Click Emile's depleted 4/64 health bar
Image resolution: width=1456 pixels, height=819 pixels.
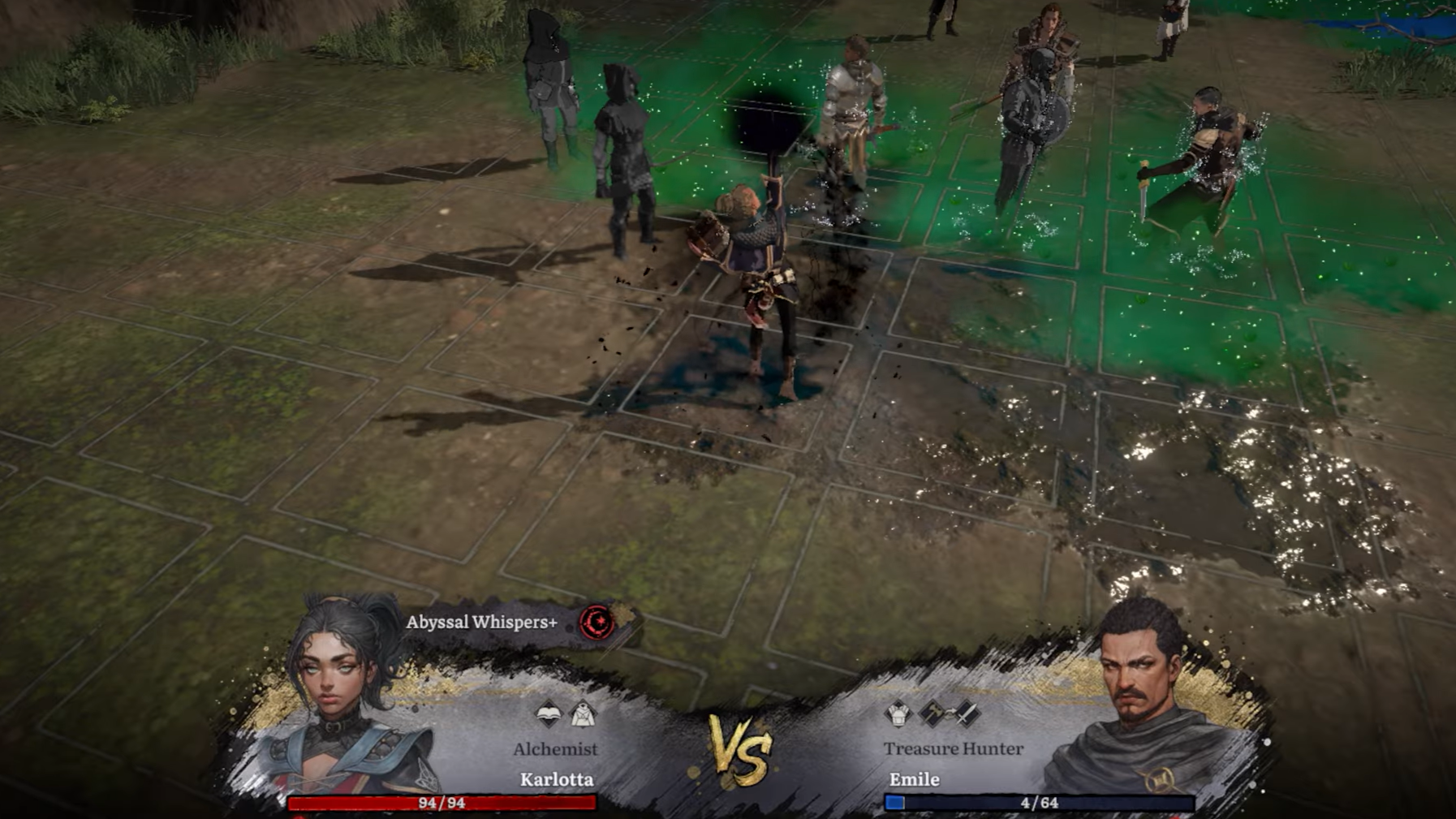pyautogui.click(x=1039, y=804)
